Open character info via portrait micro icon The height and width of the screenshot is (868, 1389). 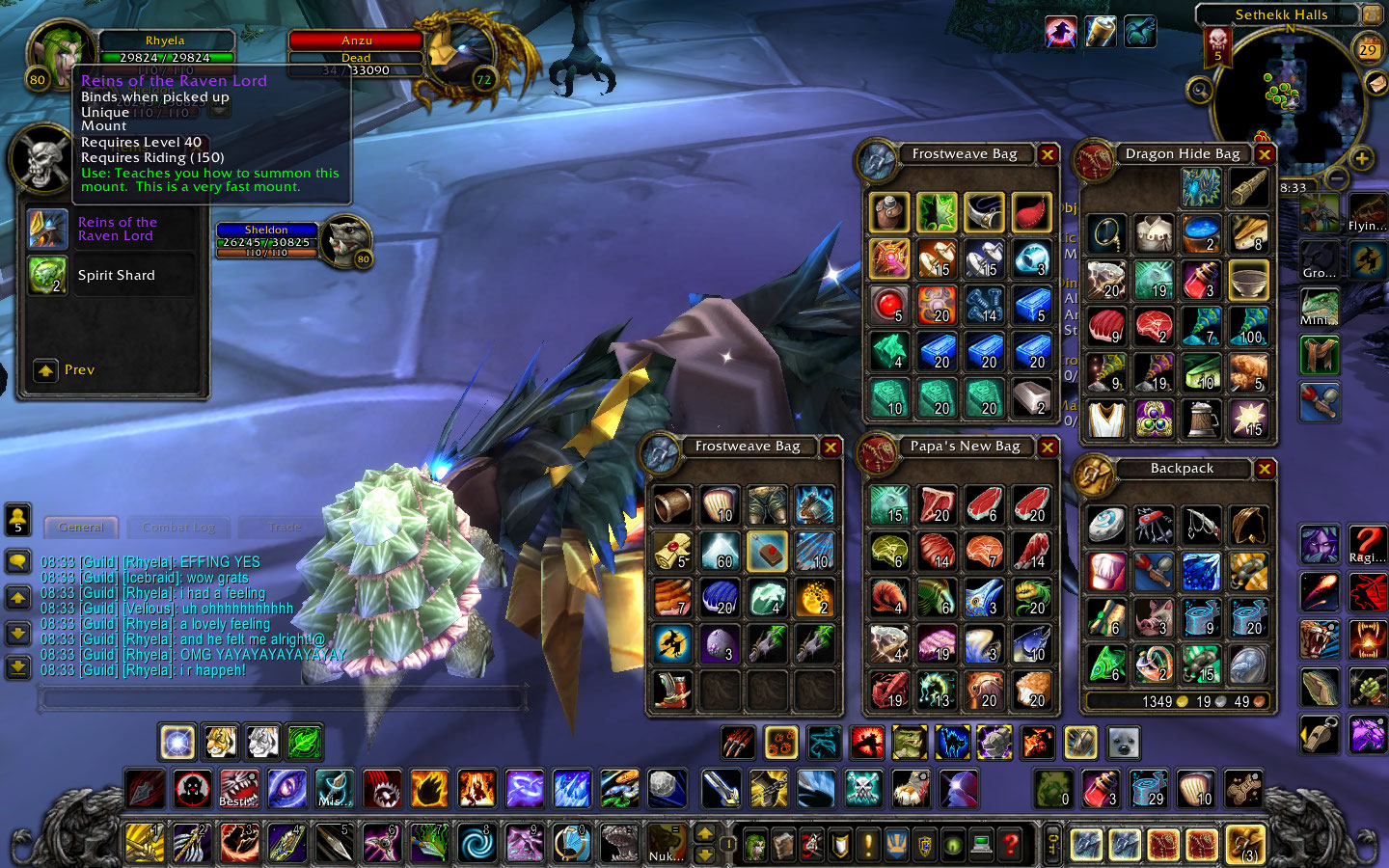tap(753, 844)
